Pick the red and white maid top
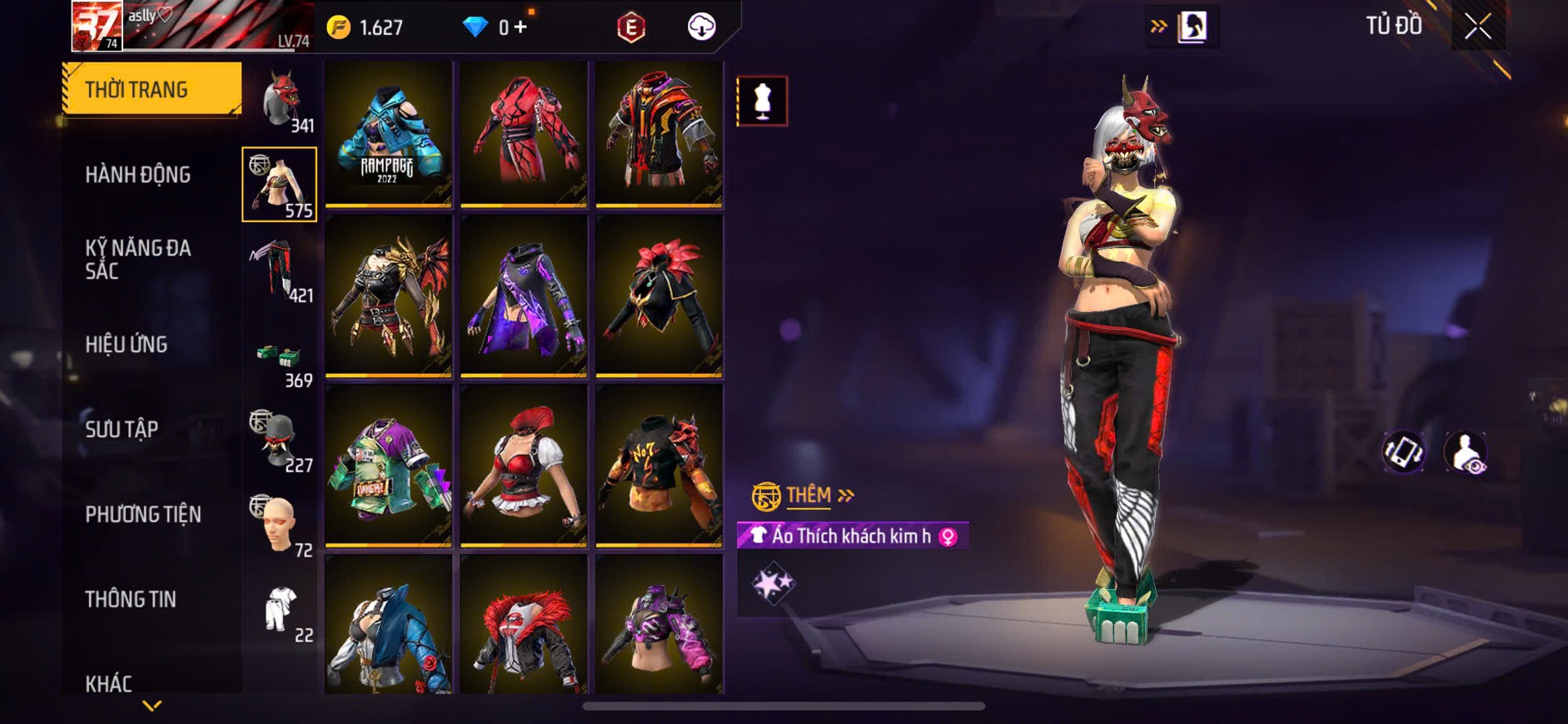 pos(524,464)
